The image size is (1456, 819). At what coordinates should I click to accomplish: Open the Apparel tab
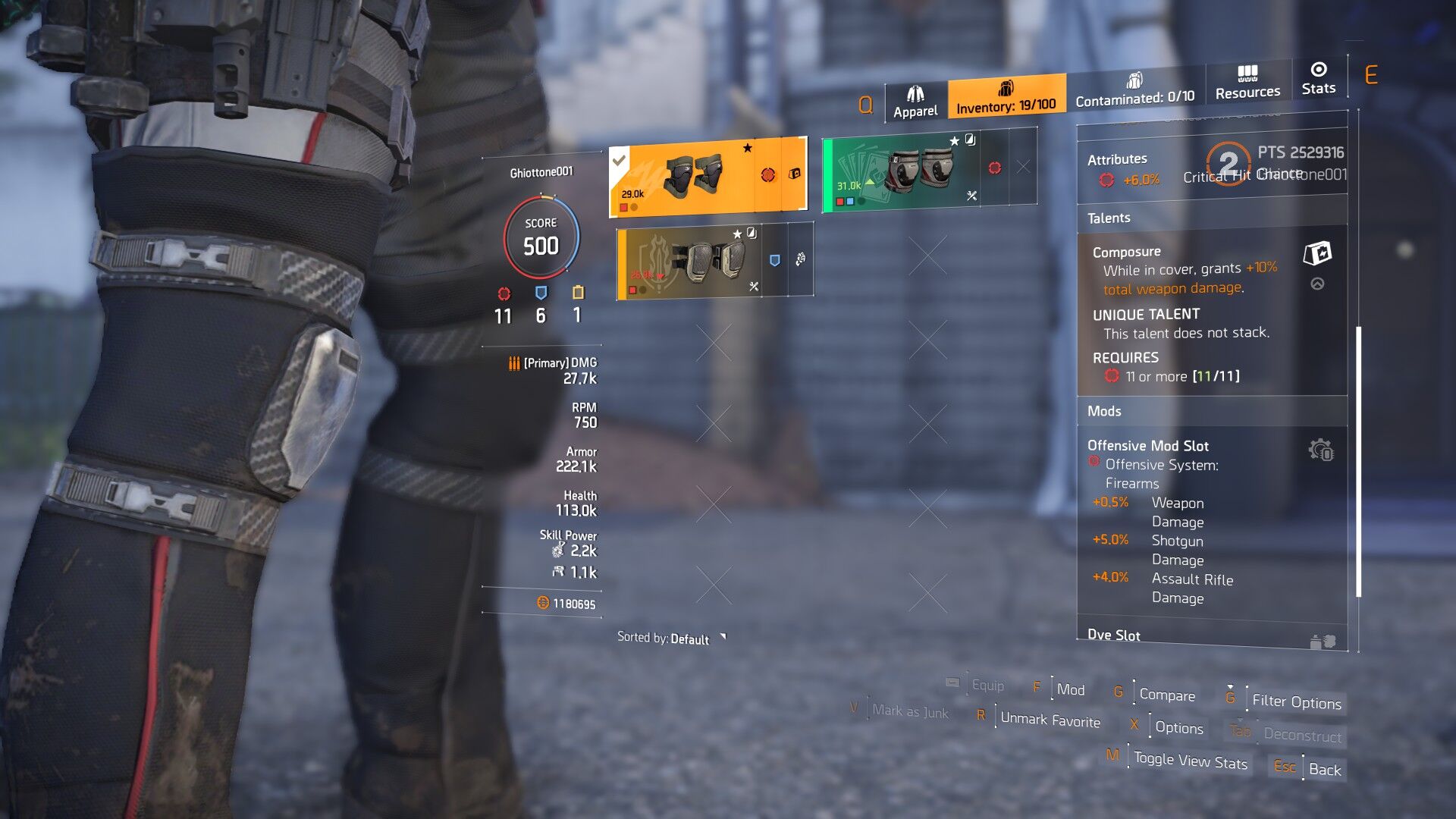(915, 102)
